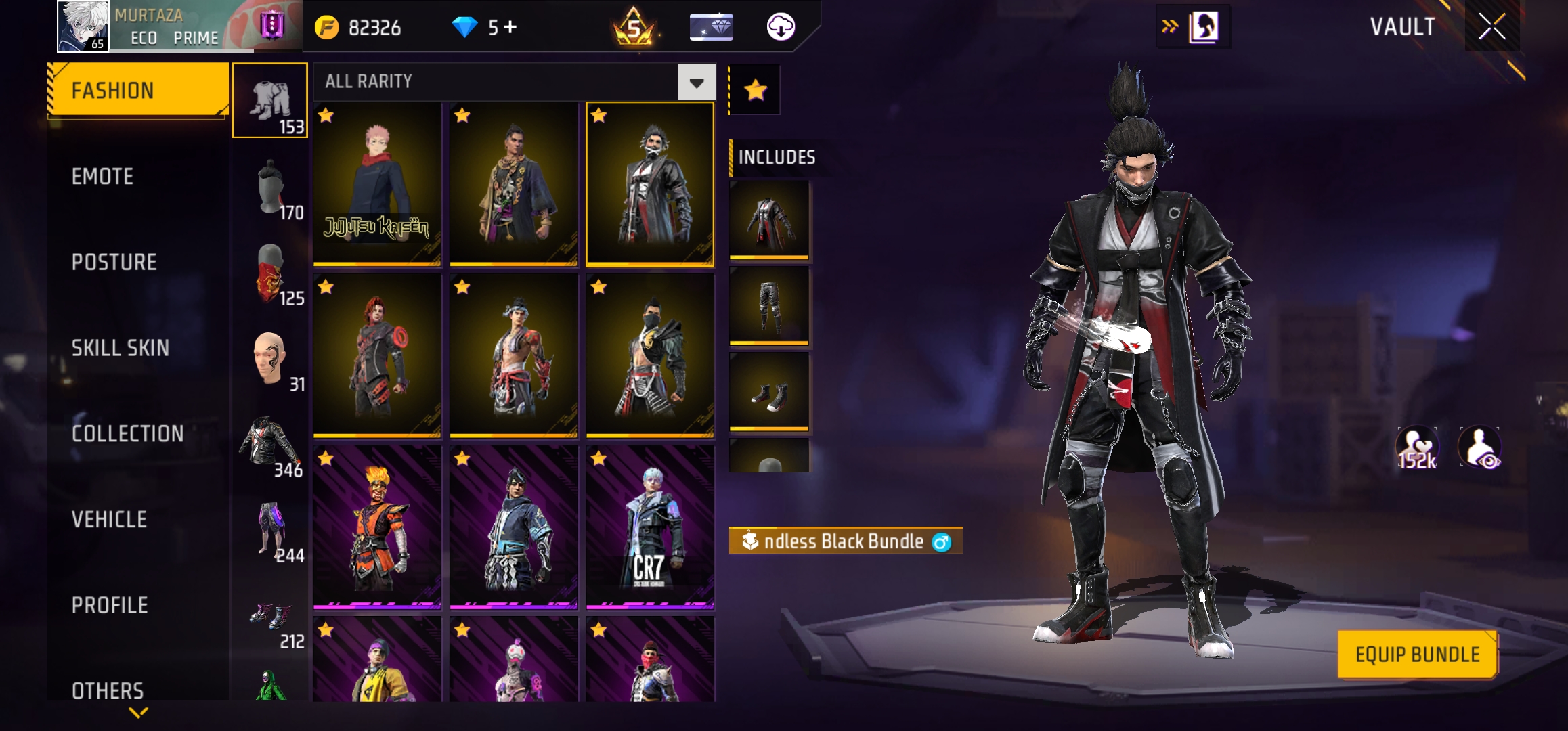View the included shoes item
Screen dimensions: 1568x731
click(x=769, y=391)
